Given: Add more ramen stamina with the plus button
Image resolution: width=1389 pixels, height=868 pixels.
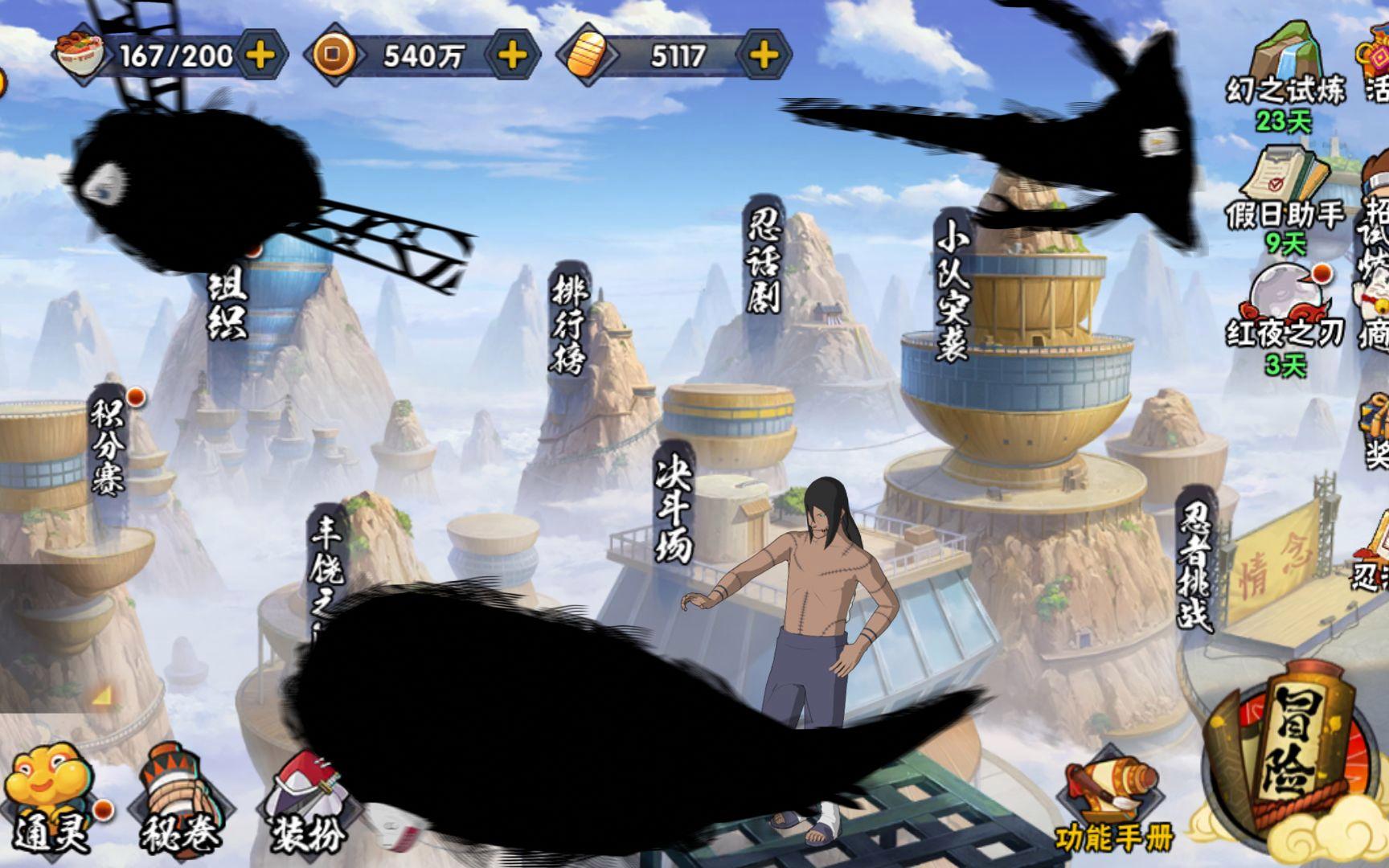Looking at the screenshot, I should click(x=260, y=55).
